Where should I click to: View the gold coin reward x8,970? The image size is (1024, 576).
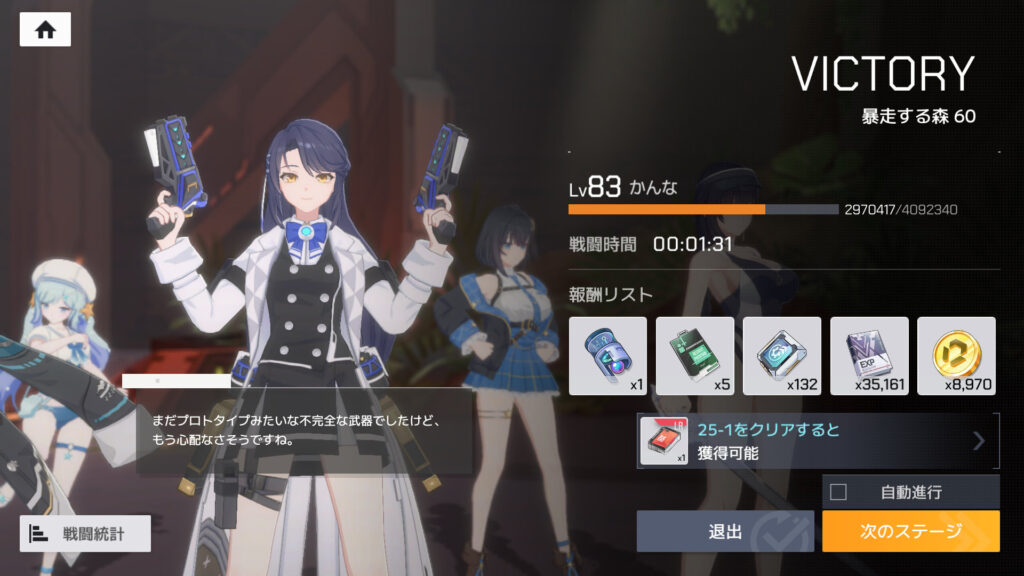point(956,356)
